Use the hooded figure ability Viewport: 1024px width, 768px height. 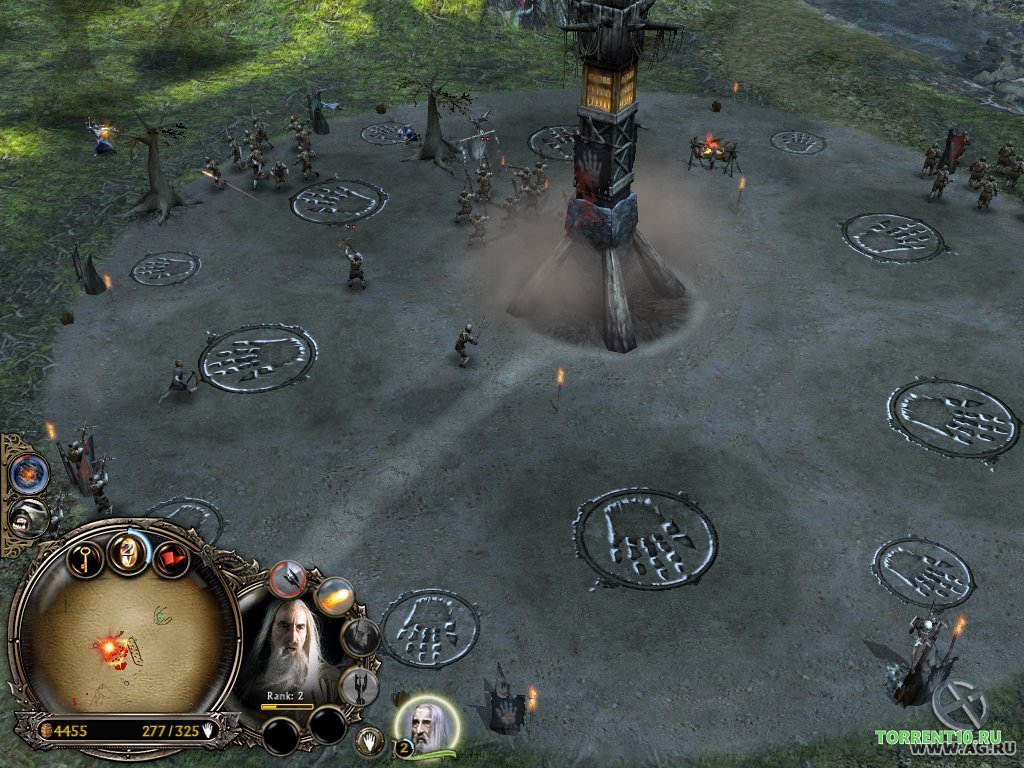[360, 637]
